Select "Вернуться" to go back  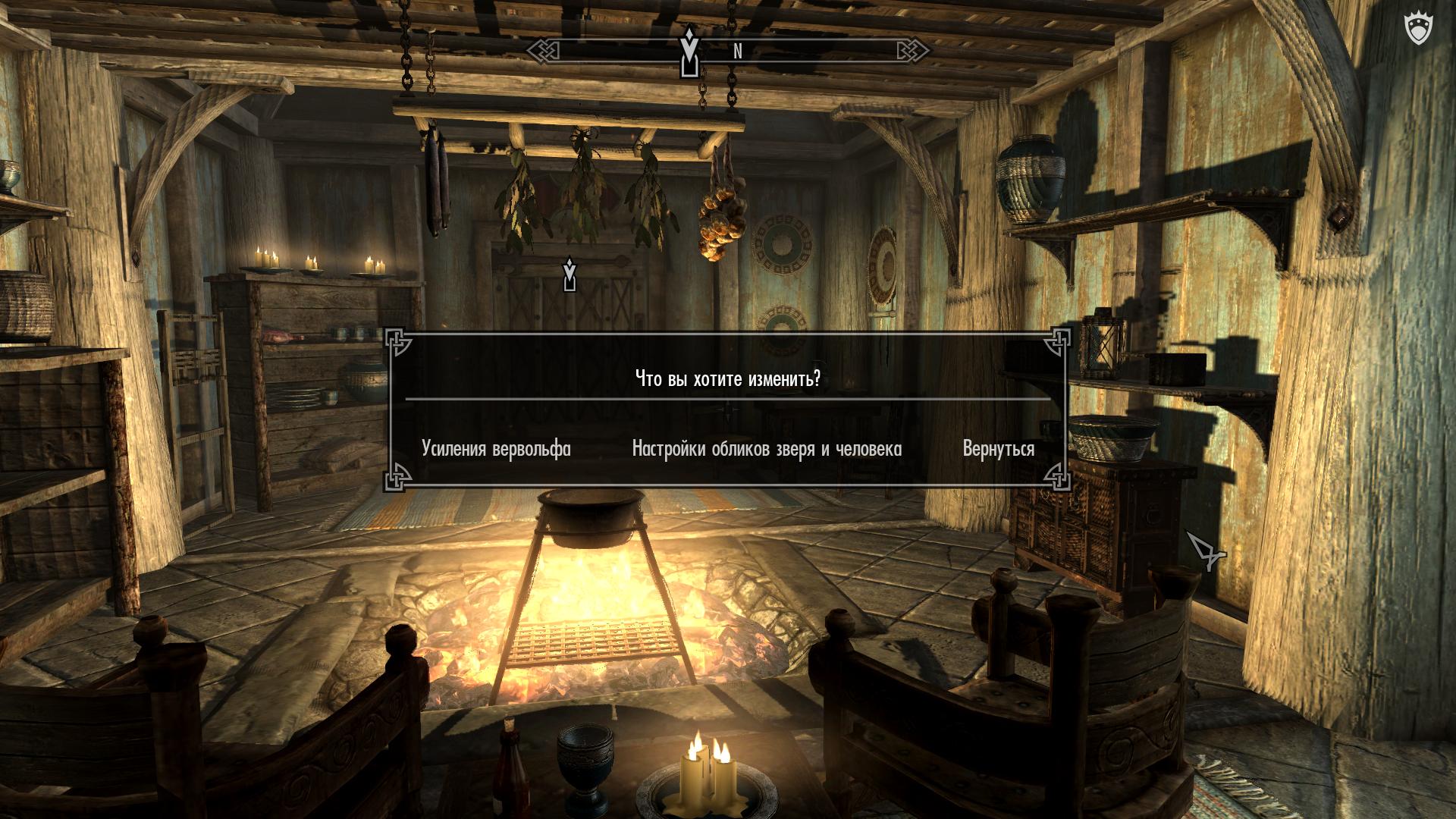(x=998, y=449)
